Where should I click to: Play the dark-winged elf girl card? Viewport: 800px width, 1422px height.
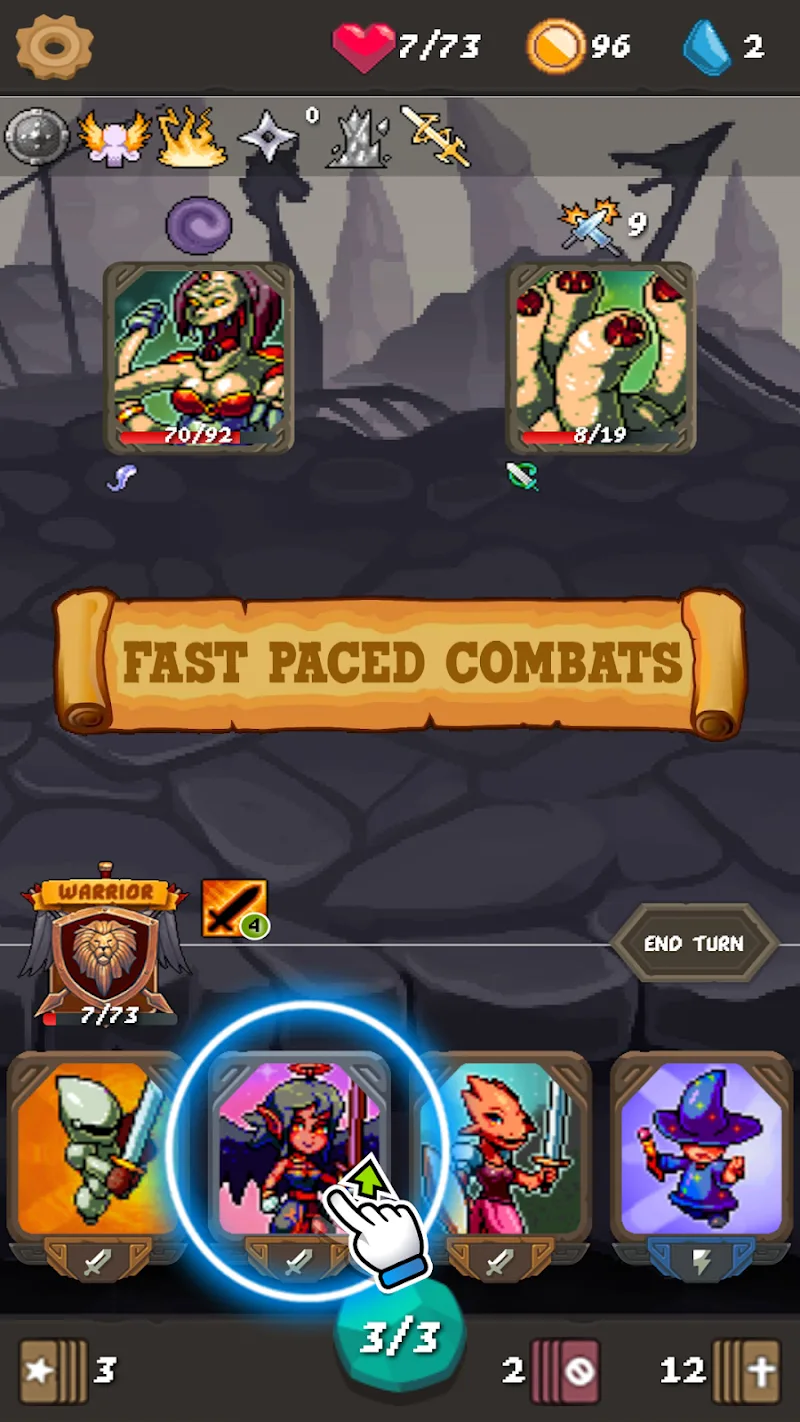tap(298, 1150)
